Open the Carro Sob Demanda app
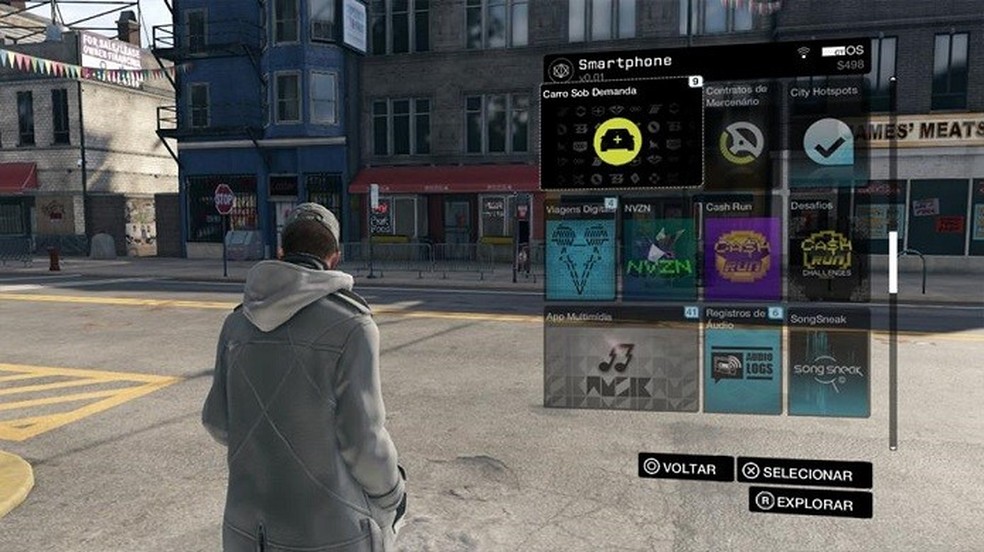984x552 pixels. (621, 141)
